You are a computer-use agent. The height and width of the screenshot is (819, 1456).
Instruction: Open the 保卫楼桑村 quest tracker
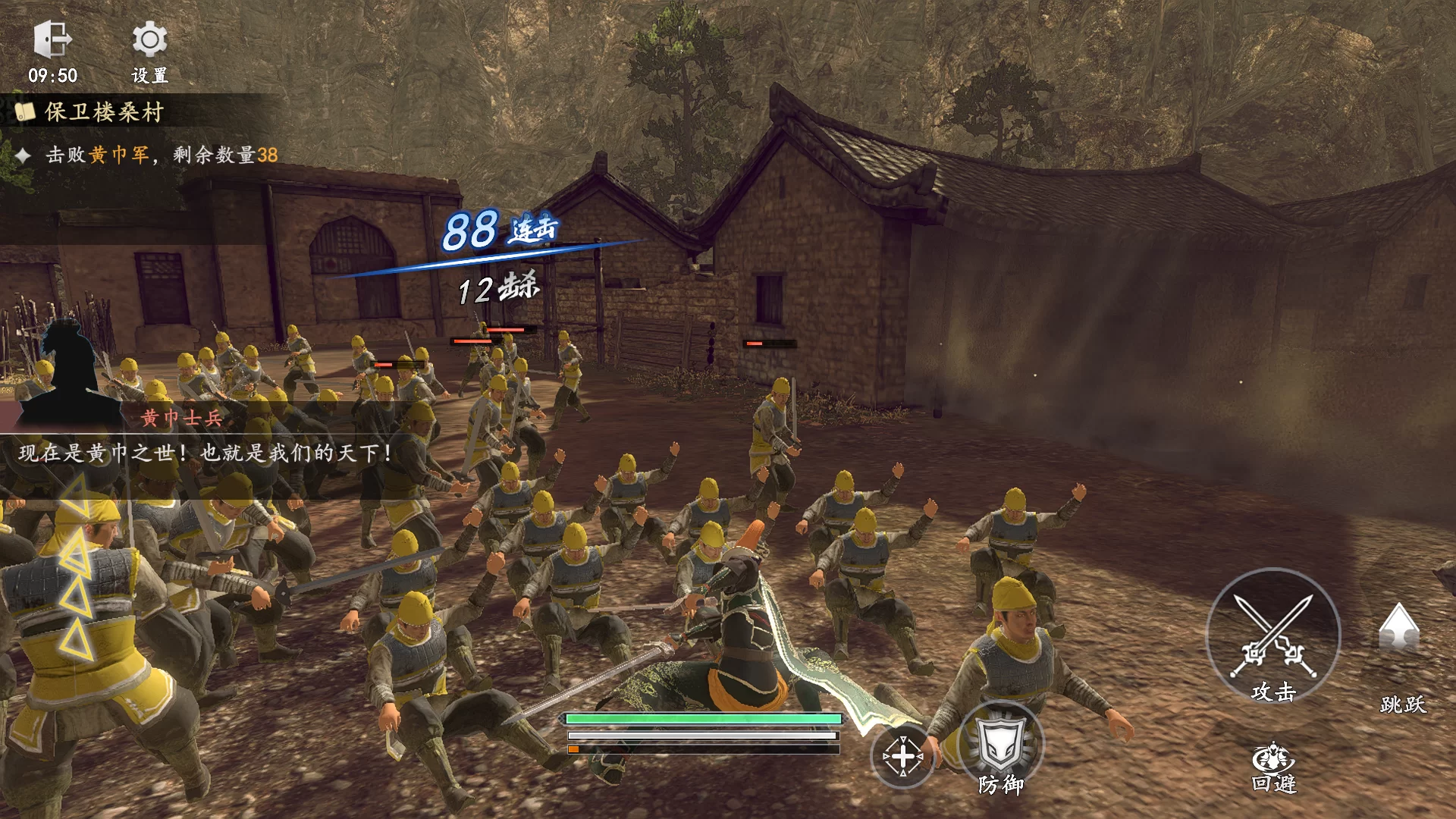tap(104, 112)
